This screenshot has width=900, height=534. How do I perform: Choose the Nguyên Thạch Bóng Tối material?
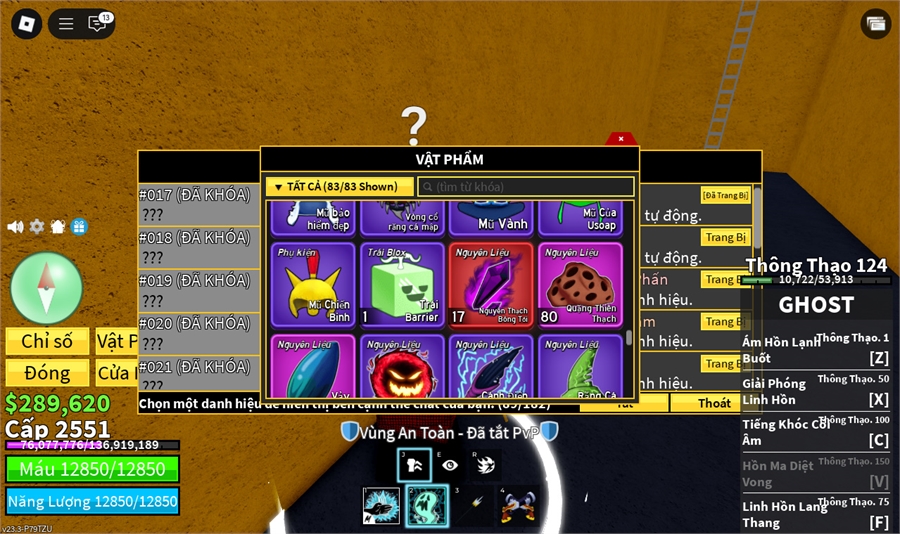coord(491,285)
